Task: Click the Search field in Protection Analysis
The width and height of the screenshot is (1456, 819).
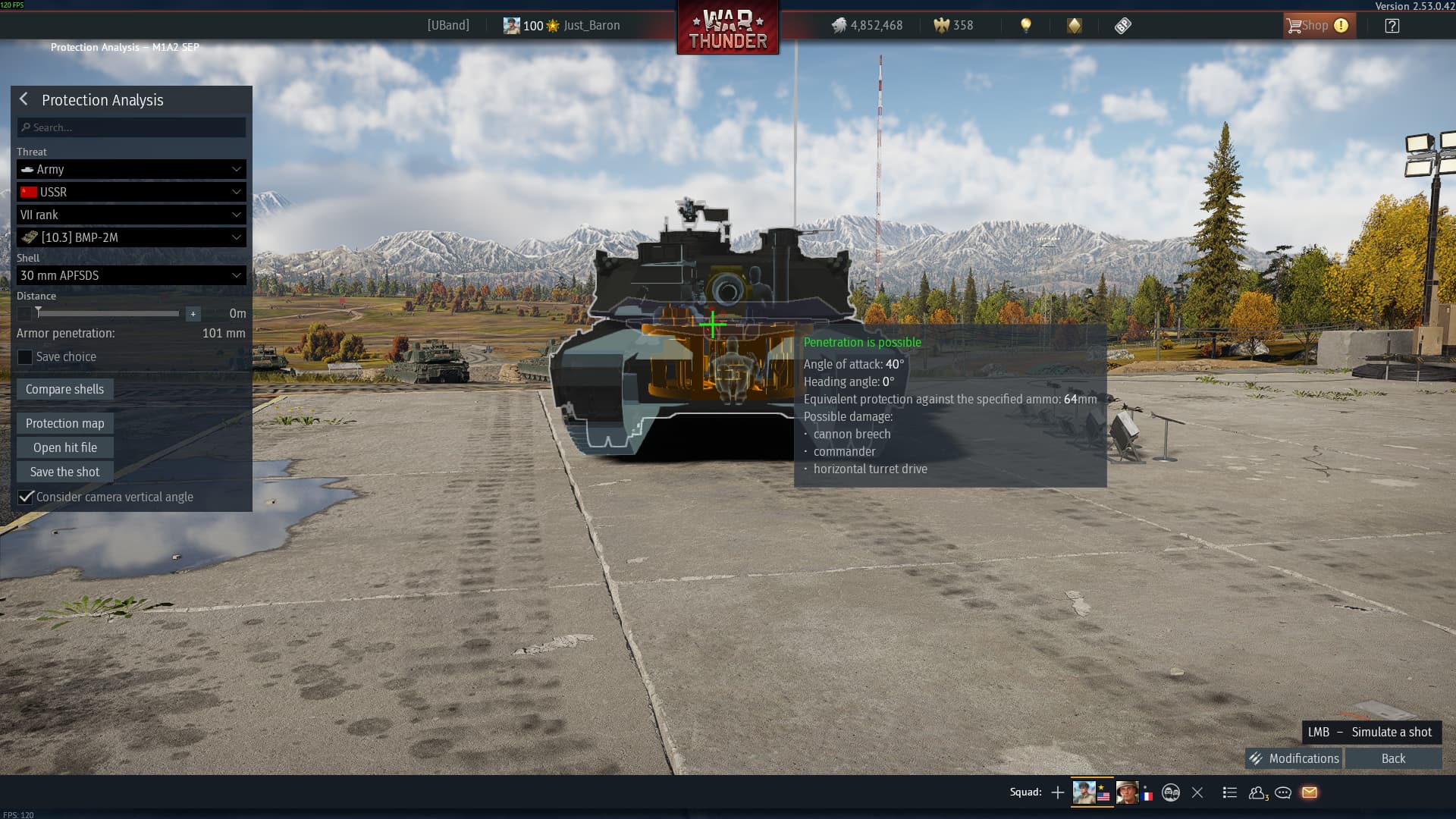Action: 131,127
